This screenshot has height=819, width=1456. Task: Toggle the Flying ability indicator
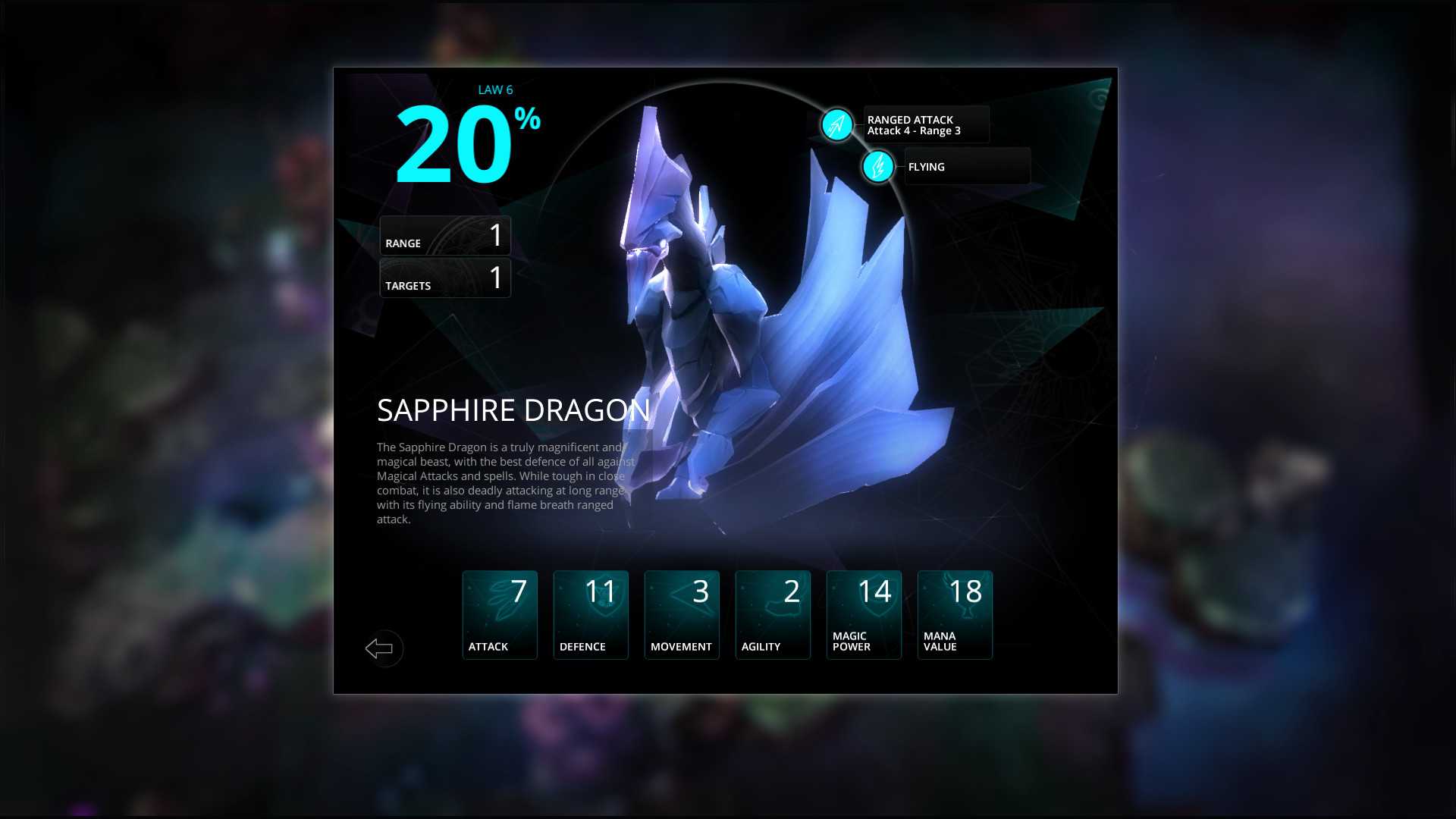tap(877, 167)
